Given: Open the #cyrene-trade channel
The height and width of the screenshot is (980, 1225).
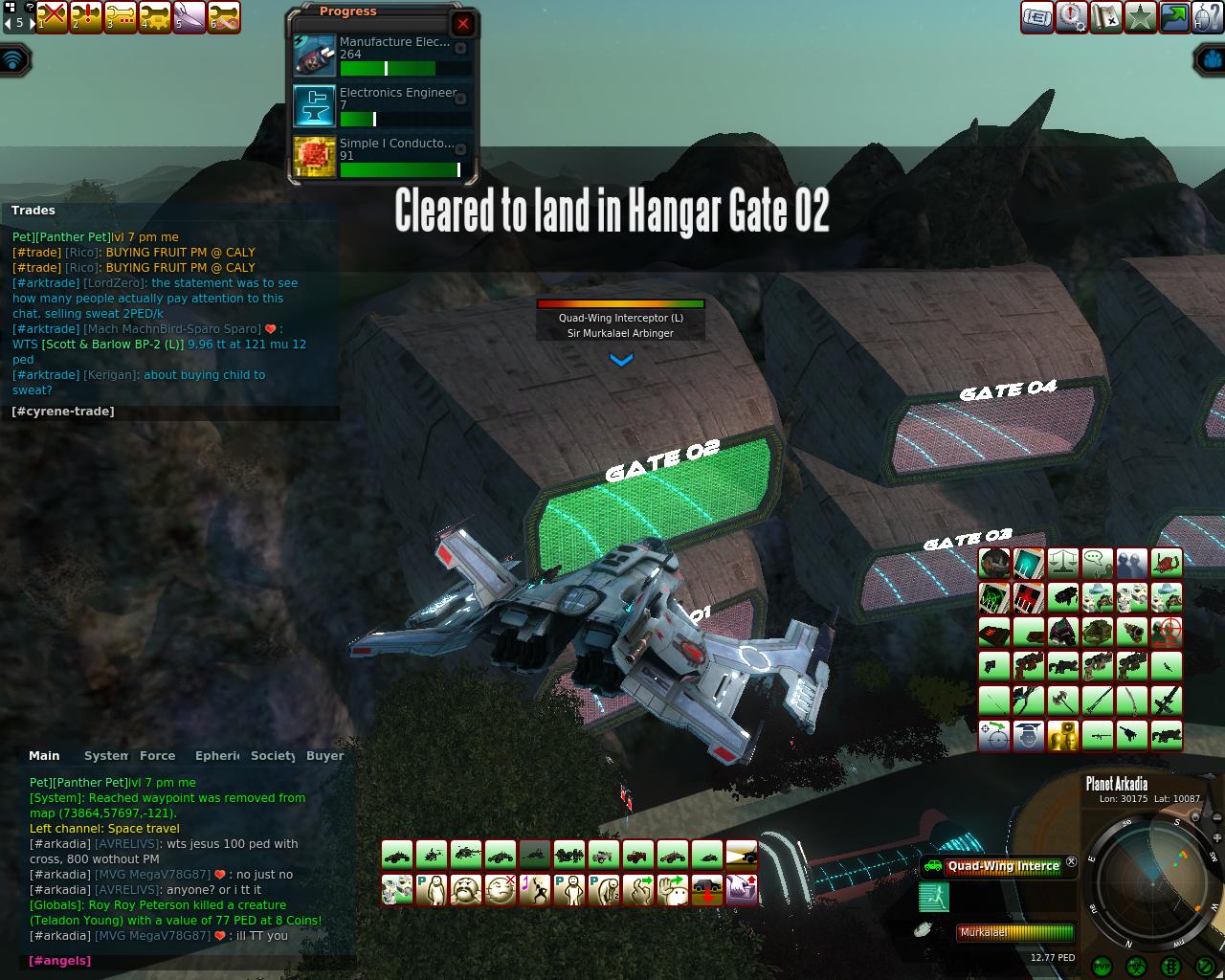Looking at the screenshot, I should tap(63, 412).
